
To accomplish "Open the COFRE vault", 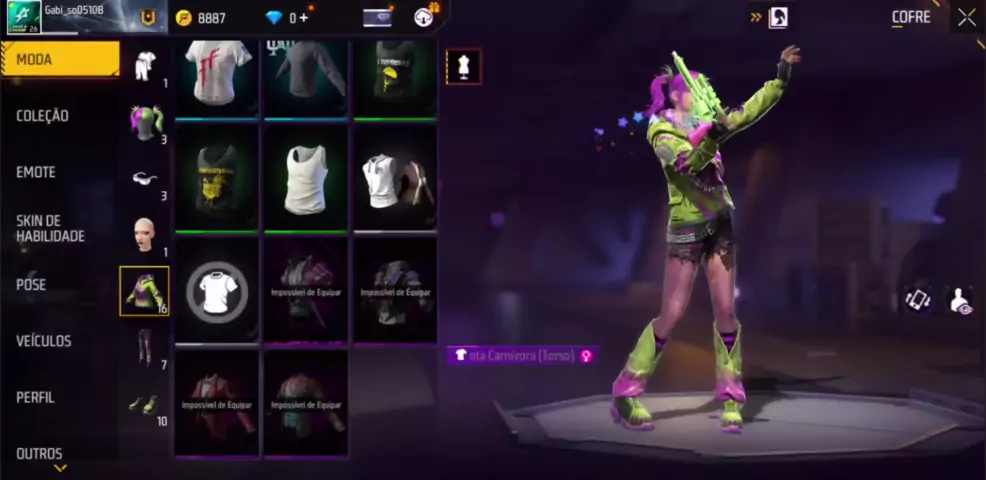I will click(x=911, y=17).
